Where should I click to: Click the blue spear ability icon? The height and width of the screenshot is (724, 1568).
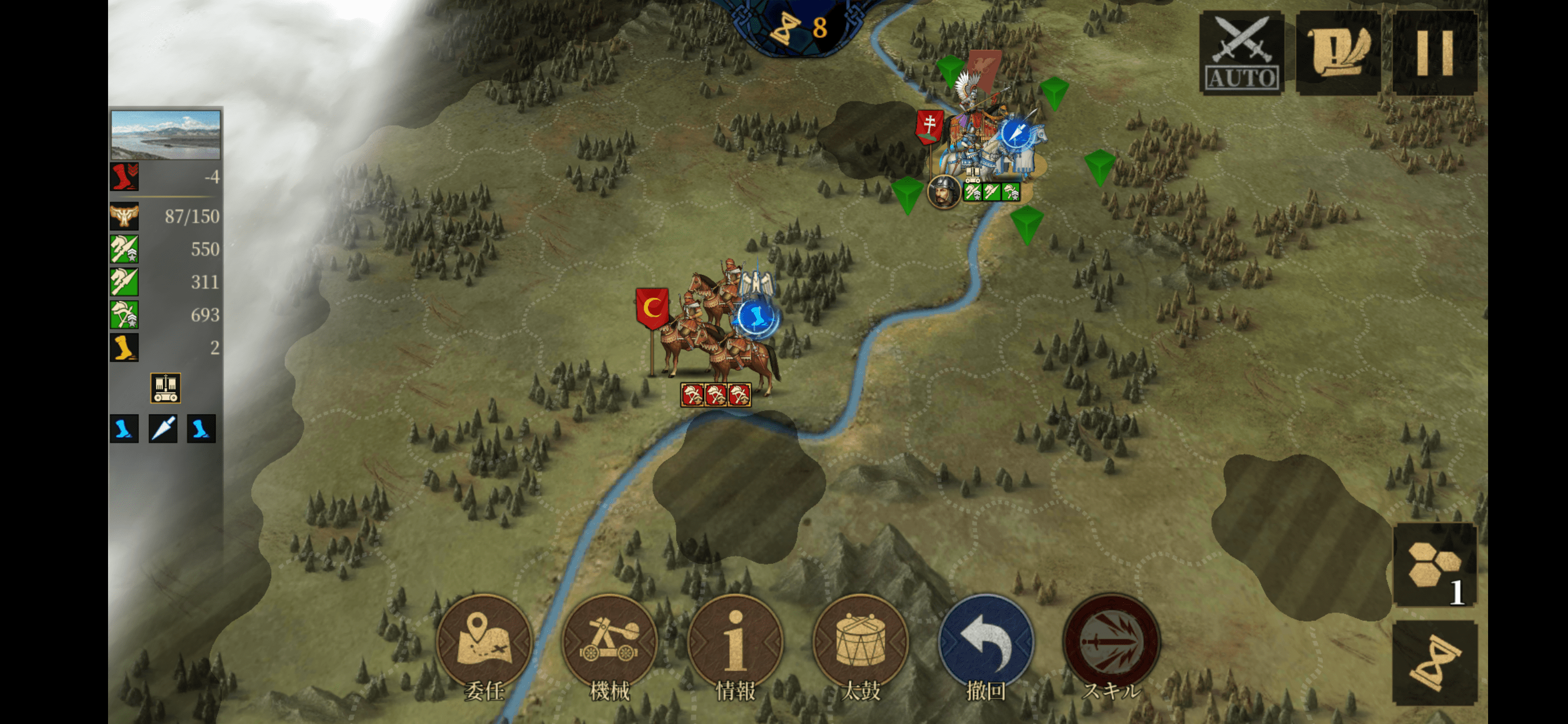click(x=163, y=429)
